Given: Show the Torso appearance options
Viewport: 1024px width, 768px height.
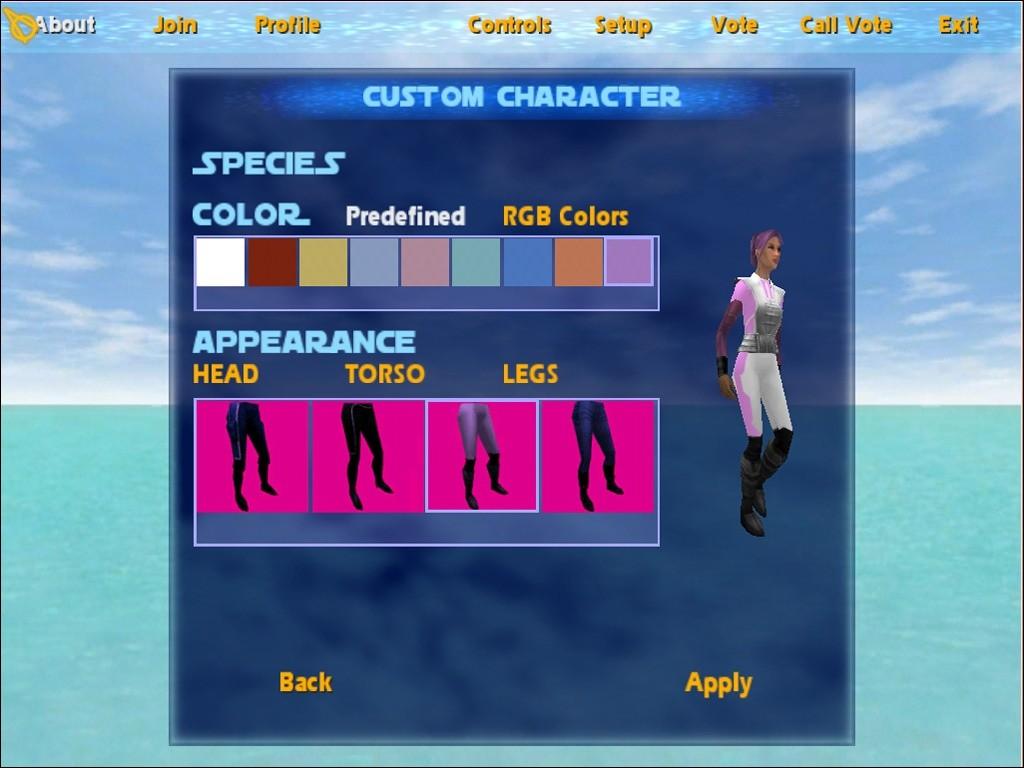Looking at the screenshot, I should coord(384,374).
